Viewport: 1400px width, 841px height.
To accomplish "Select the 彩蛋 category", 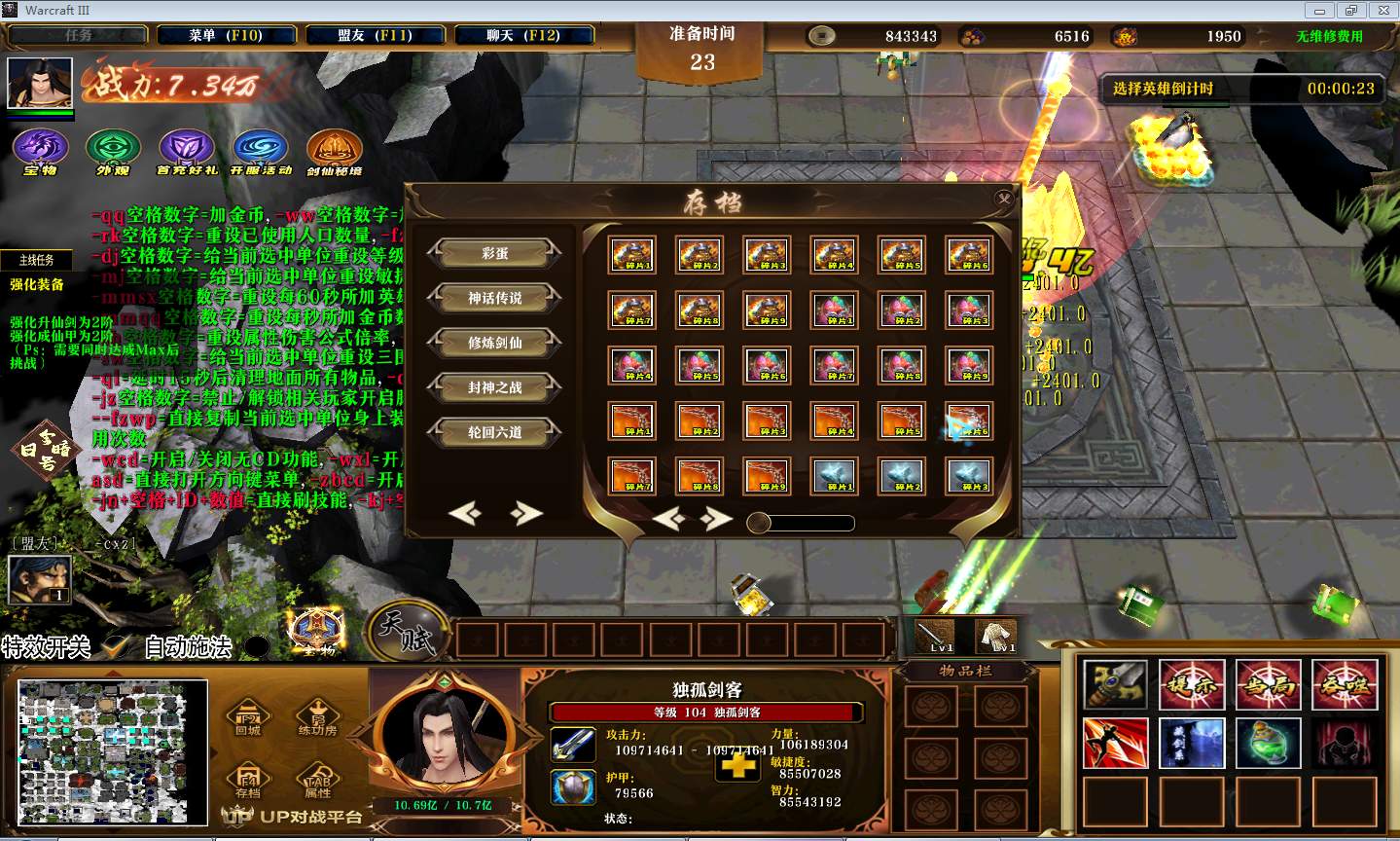I will 494,253.
